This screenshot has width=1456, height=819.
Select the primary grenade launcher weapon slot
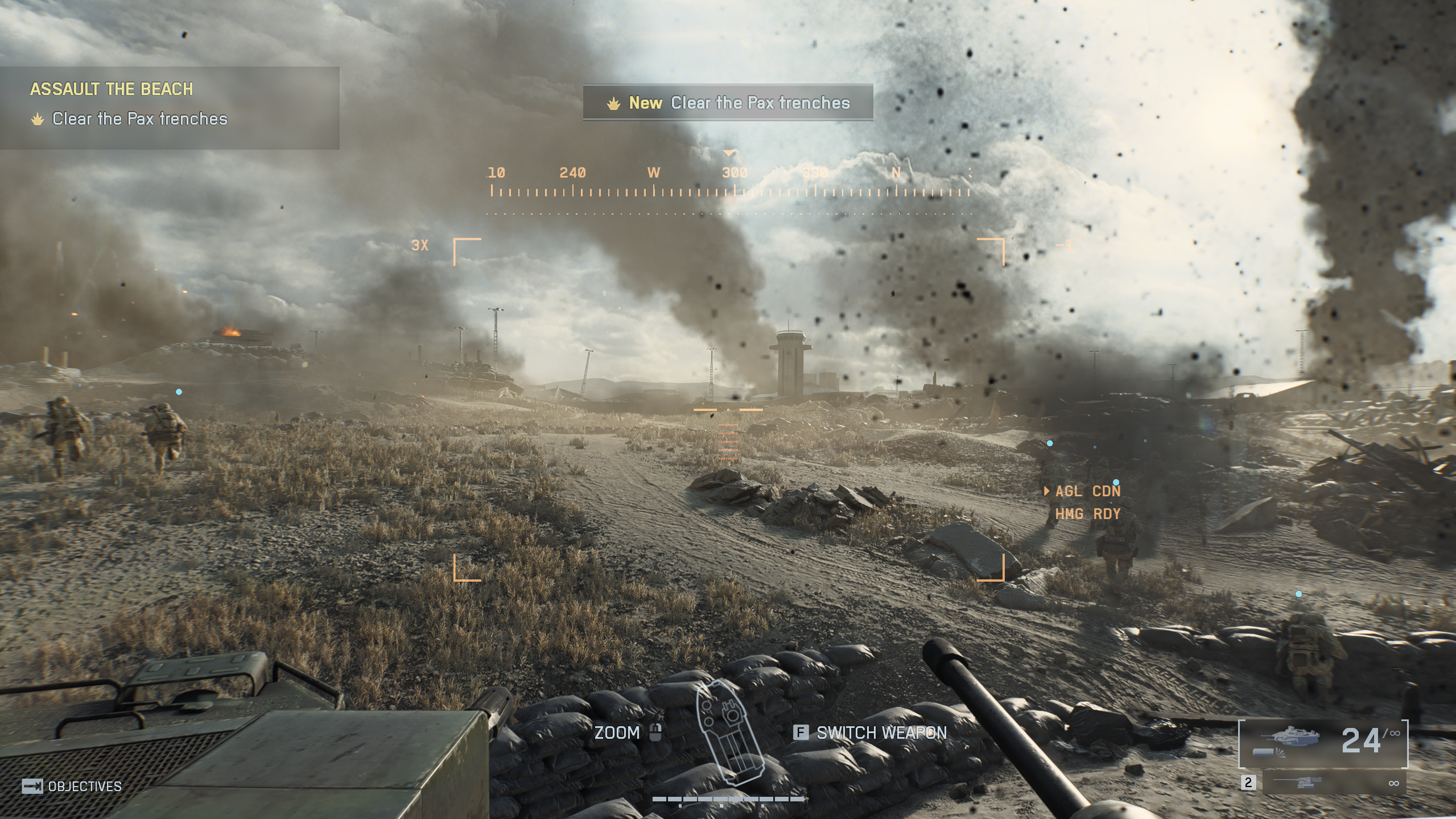coord(1323,743)
